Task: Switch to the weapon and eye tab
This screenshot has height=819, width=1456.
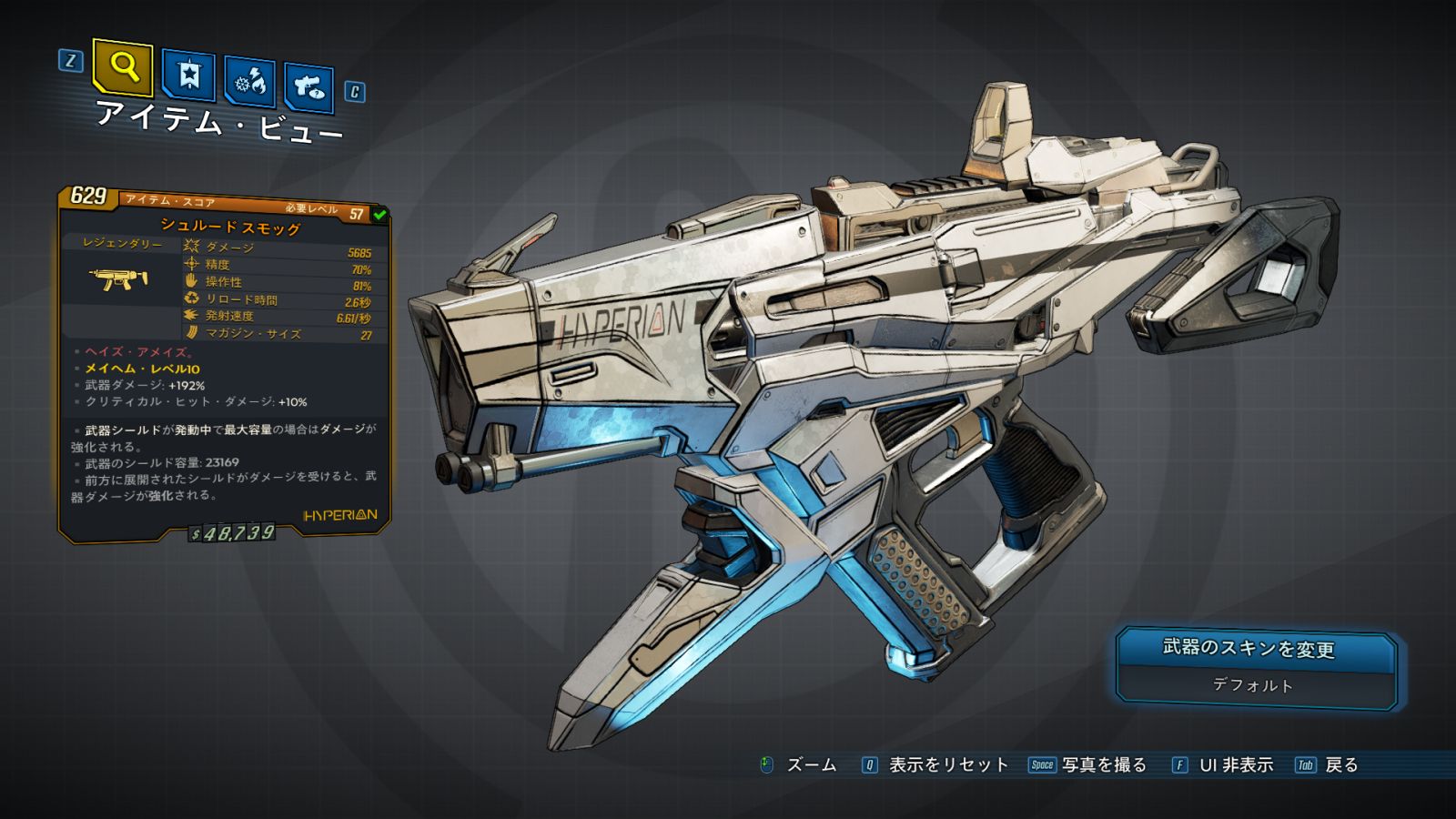Action: (x=309, y=87)
